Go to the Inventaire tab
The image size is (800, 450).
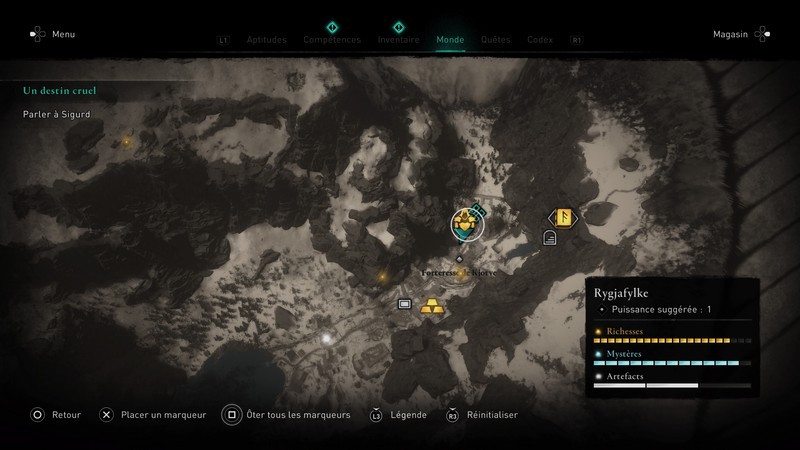tap(398, 40)
